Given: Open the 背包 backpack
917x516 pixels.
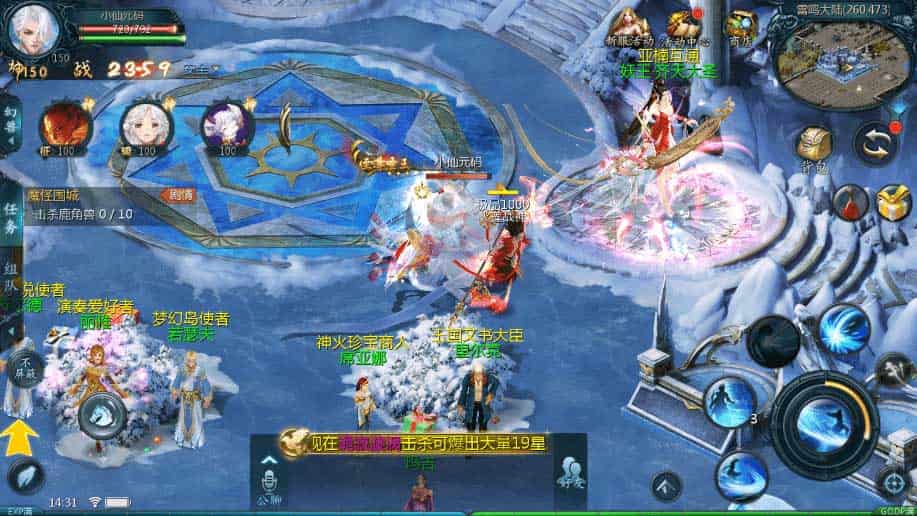Looking at the screenshot, I should click(x=816, y=146).
